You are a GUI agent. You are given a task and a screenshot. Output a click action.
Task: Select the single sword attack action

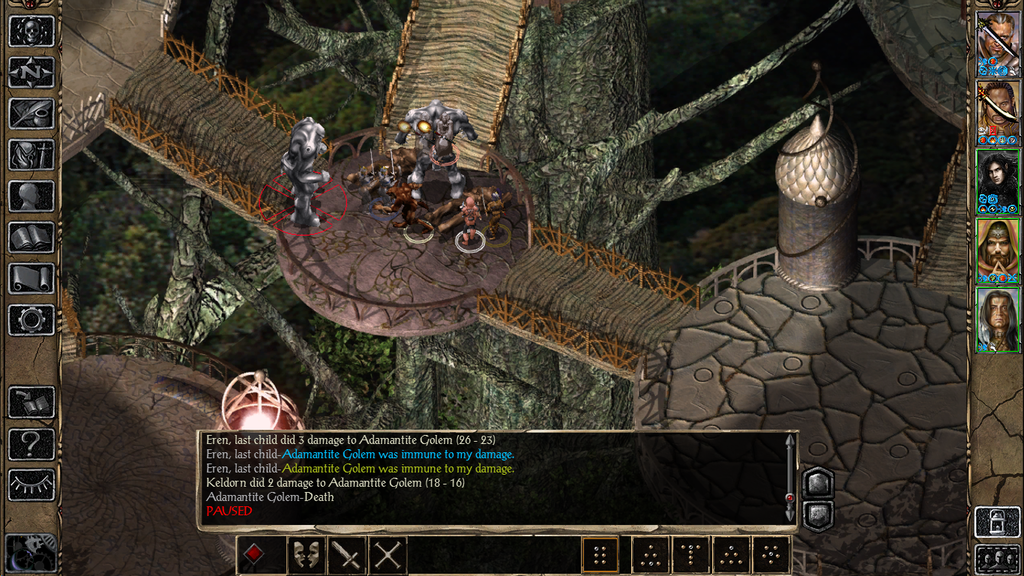pyautogui.click(x=346, y=555)
